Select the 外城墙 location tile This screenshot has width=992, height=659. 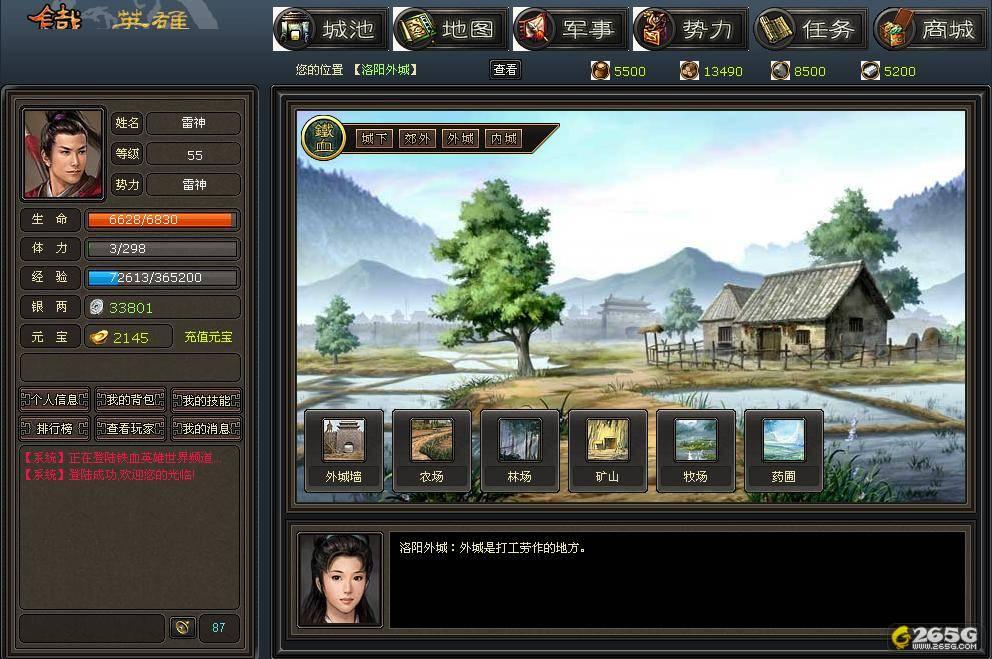pyautogui.click(x=343, y=450)
